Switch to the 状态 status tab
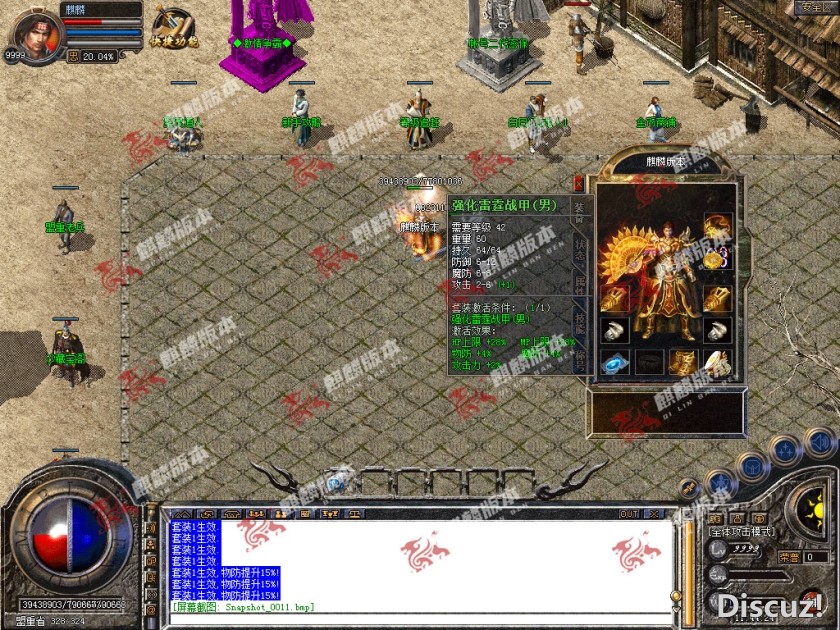Image resolution: width=840 pixels, height=630 pixels. click(580, 250)
